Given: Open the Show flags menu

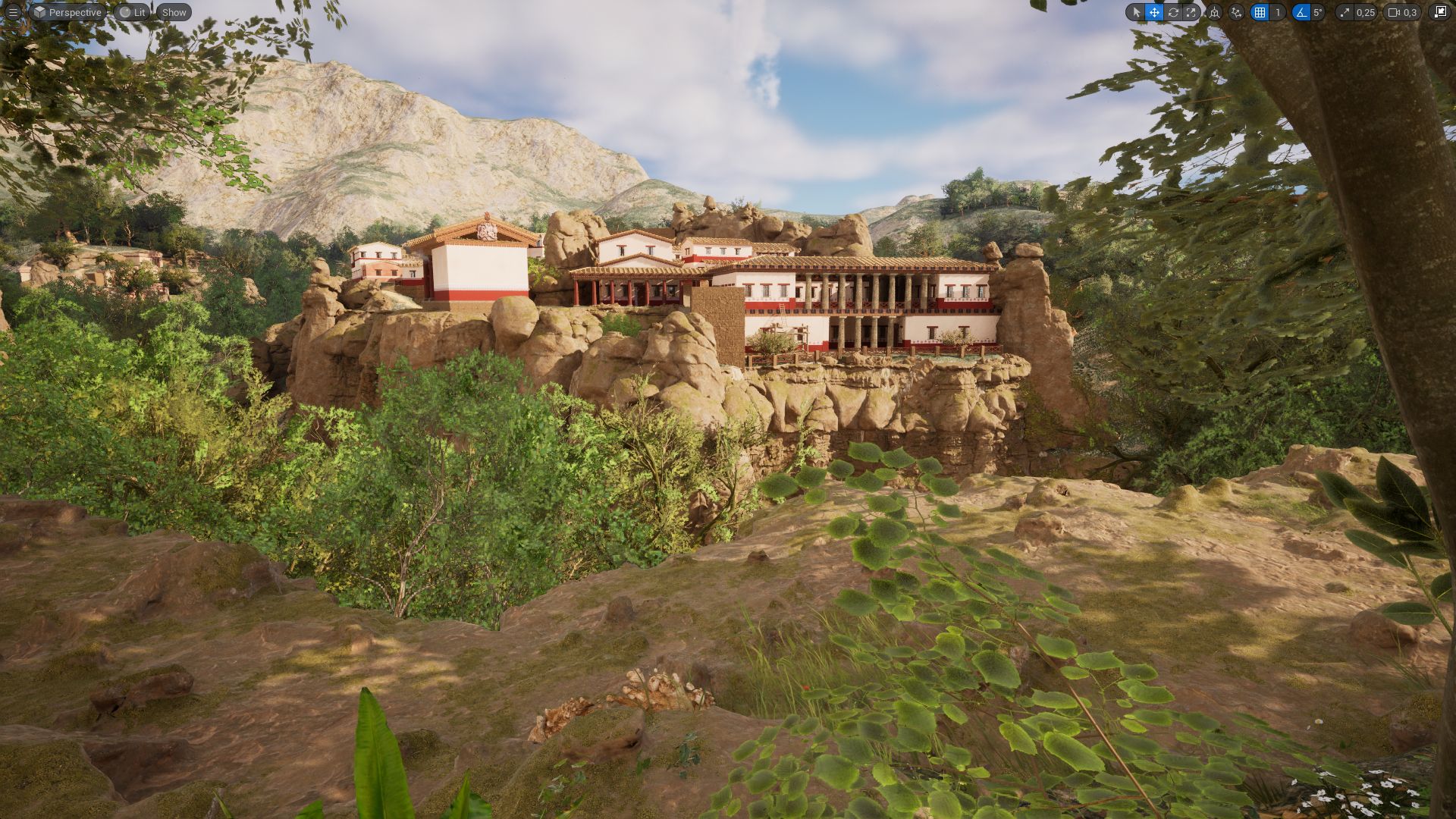Looking at the screenshot, I should pyautogui.click(x=174, y=12).
